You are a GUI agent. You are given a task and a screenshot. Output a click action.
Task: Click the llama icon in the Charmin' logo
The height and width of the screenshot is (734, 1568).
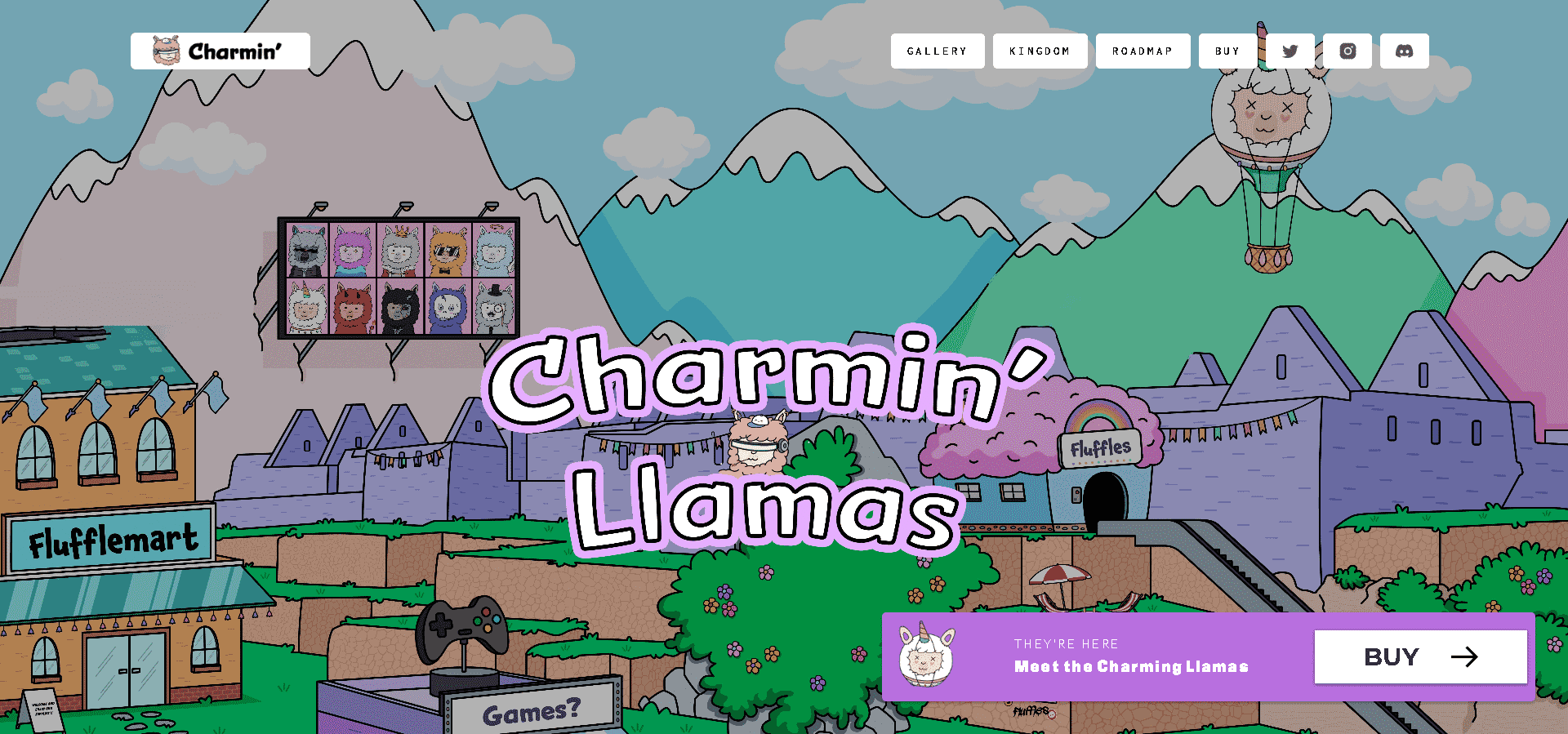click(164, 51)
